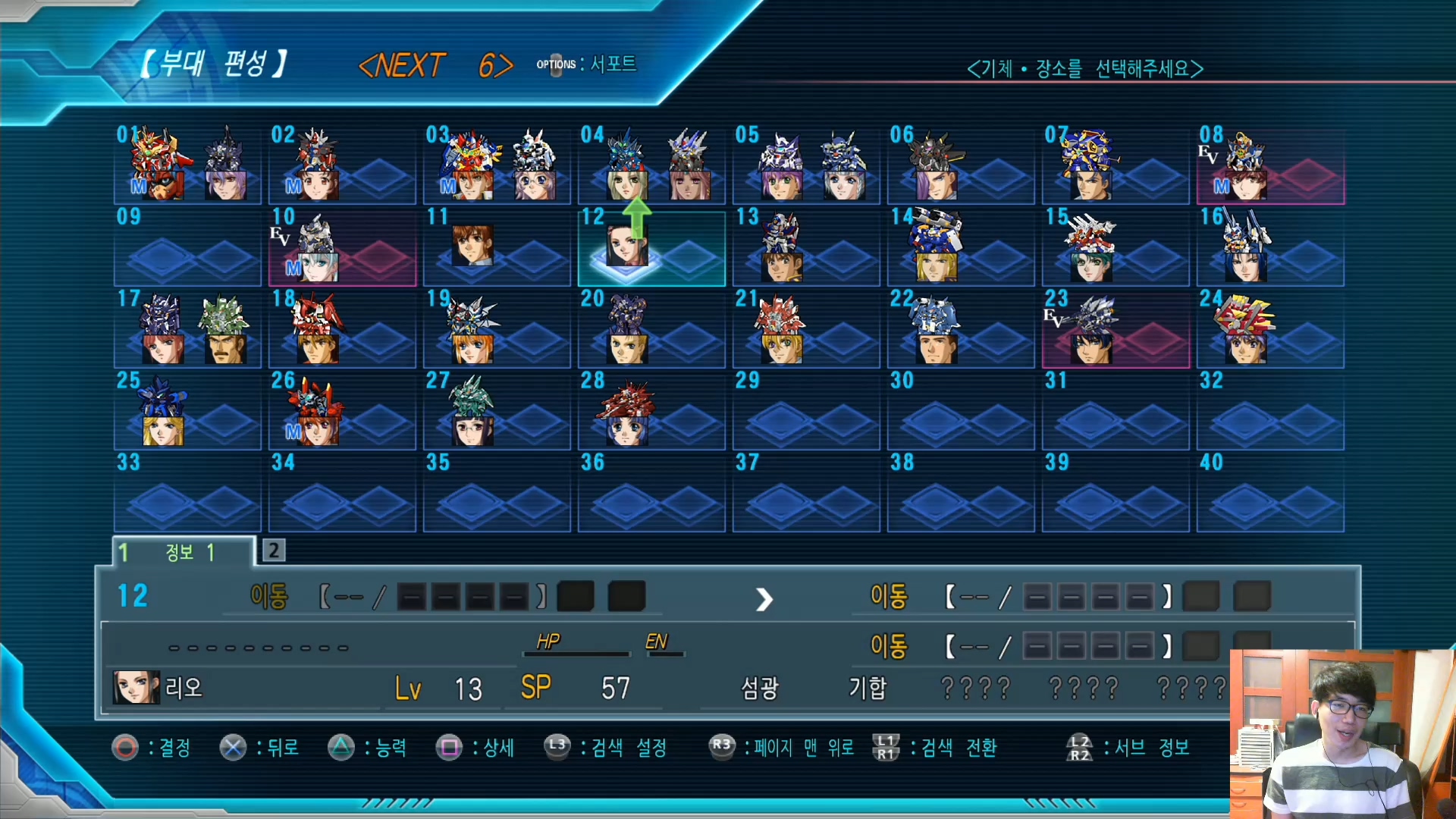Select squad slot 05
The image size is (1456, 819).
tap(806, 165)
